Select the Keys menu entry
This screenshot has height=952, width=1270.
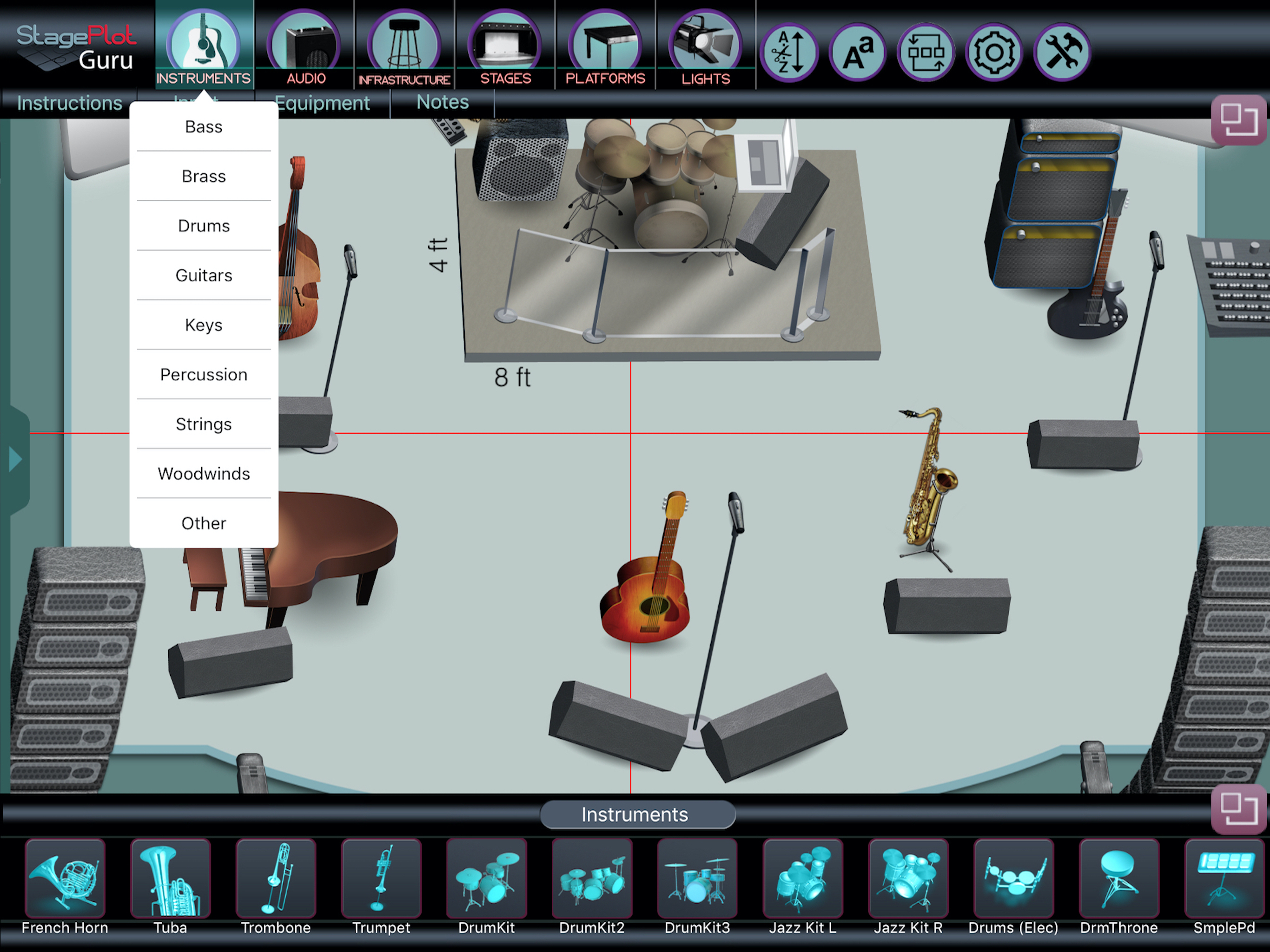click(203, 325)
